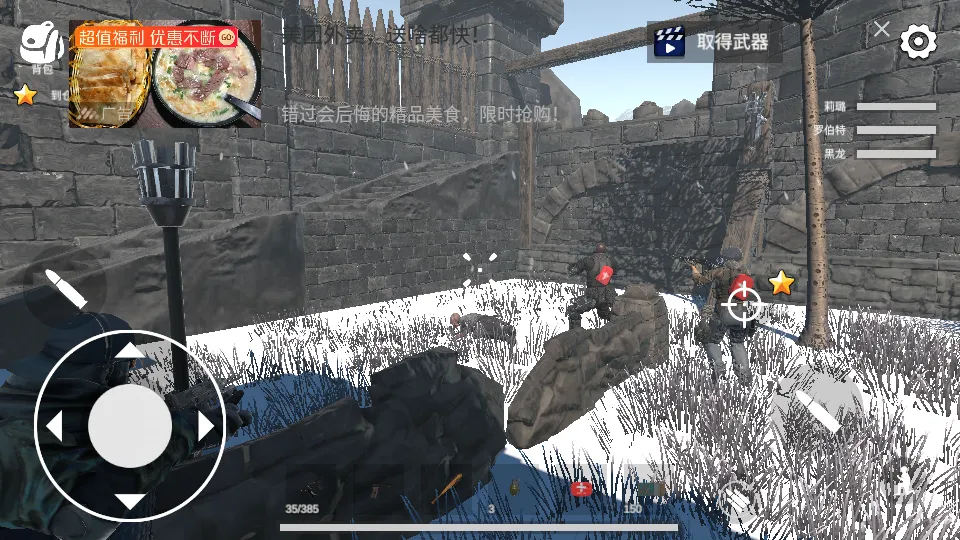Equip the baseball bat from the hotbar

point(446,489)
